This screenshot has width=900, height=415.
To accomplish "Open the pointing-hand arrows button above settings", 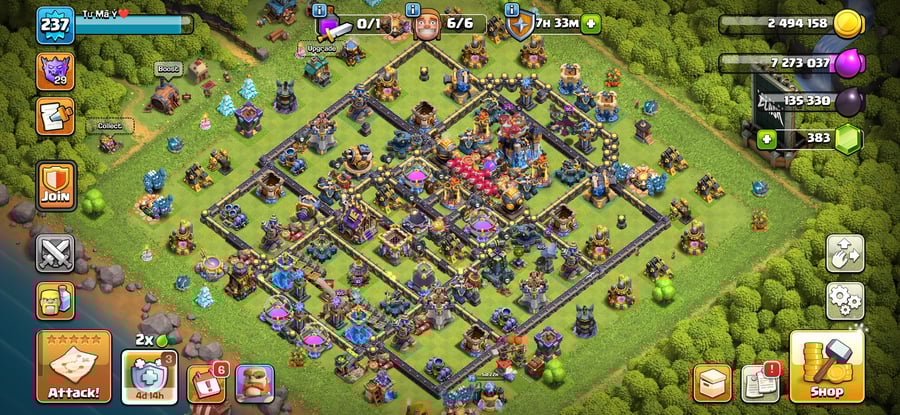I will (845, 253).
